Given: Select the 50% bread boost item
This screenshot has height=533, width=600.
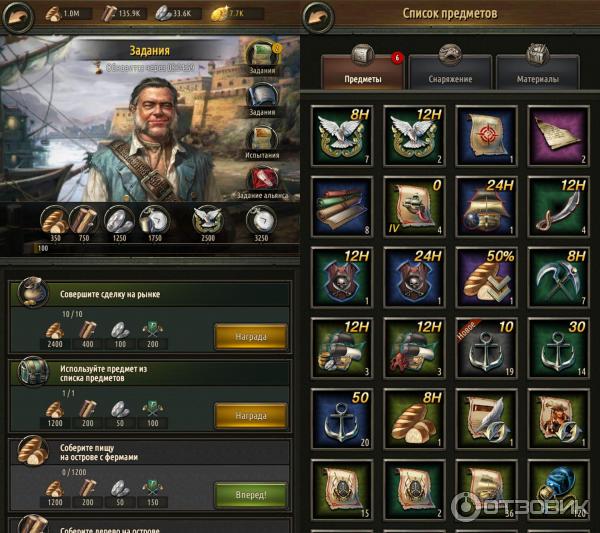Looking at the screenshot, I should click(485, 275).
